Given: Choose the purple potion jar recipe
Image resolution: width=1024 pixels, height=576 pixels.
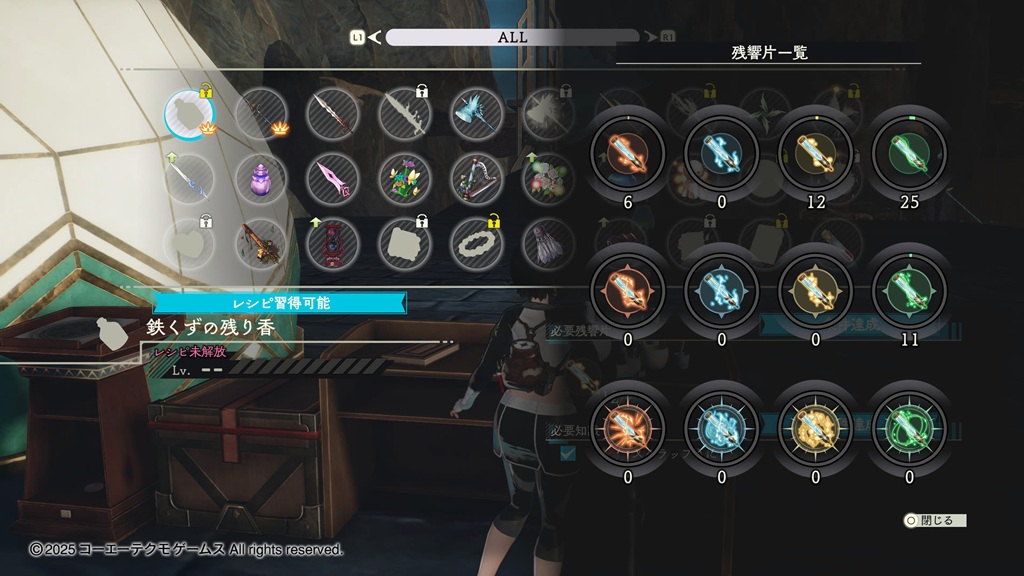Looking at the screenshot, I should click(260, 180).
